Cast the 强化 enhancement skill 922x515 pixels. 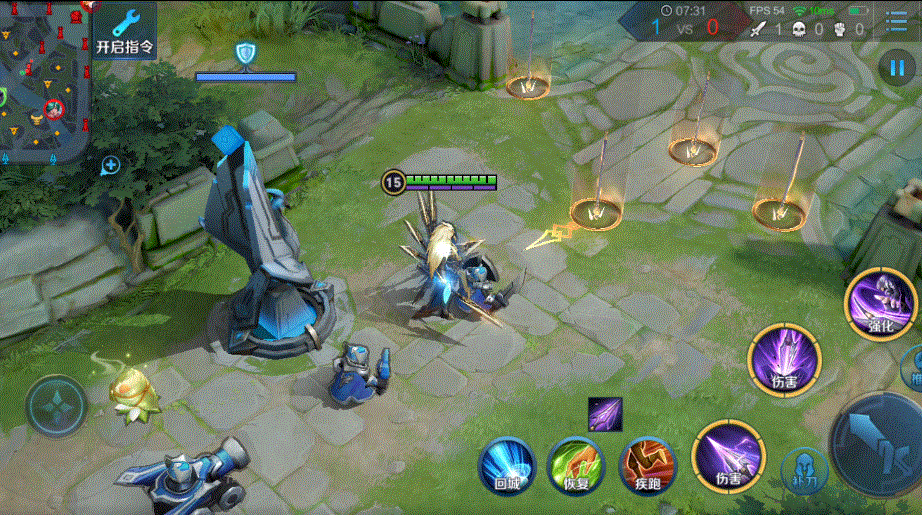tap(879, 300)
